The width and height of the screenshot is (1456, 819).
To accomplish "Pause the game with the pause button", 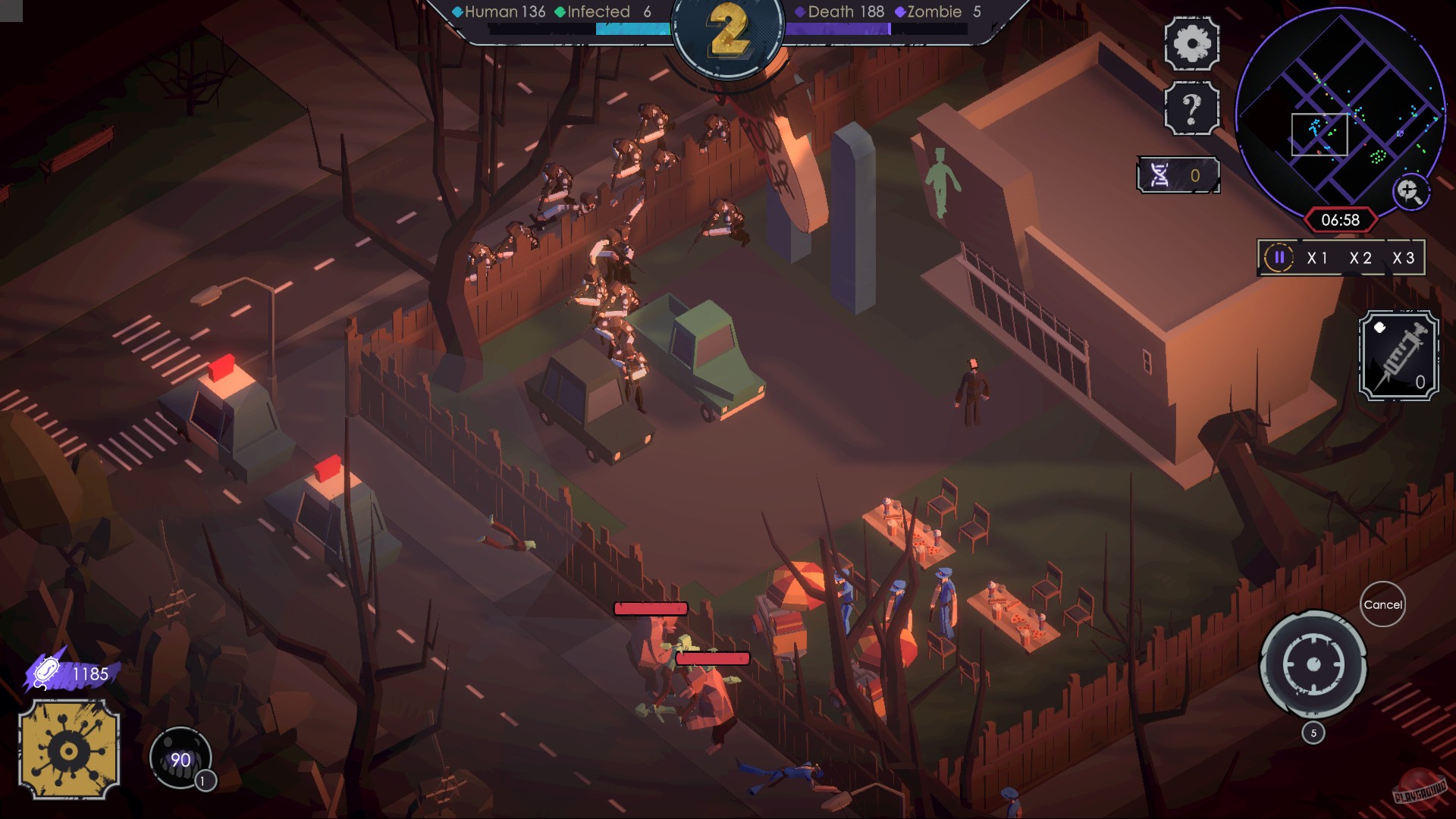I will (1279, 258).
